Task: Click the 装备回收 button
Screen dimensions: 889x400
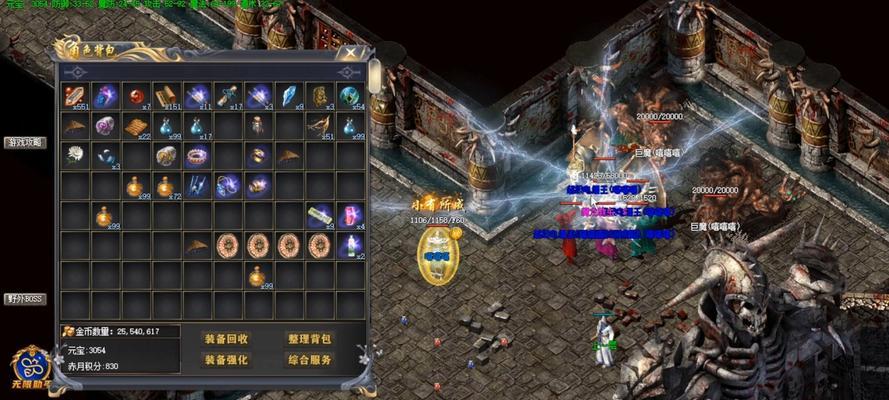Action: (x=226, y=339)
